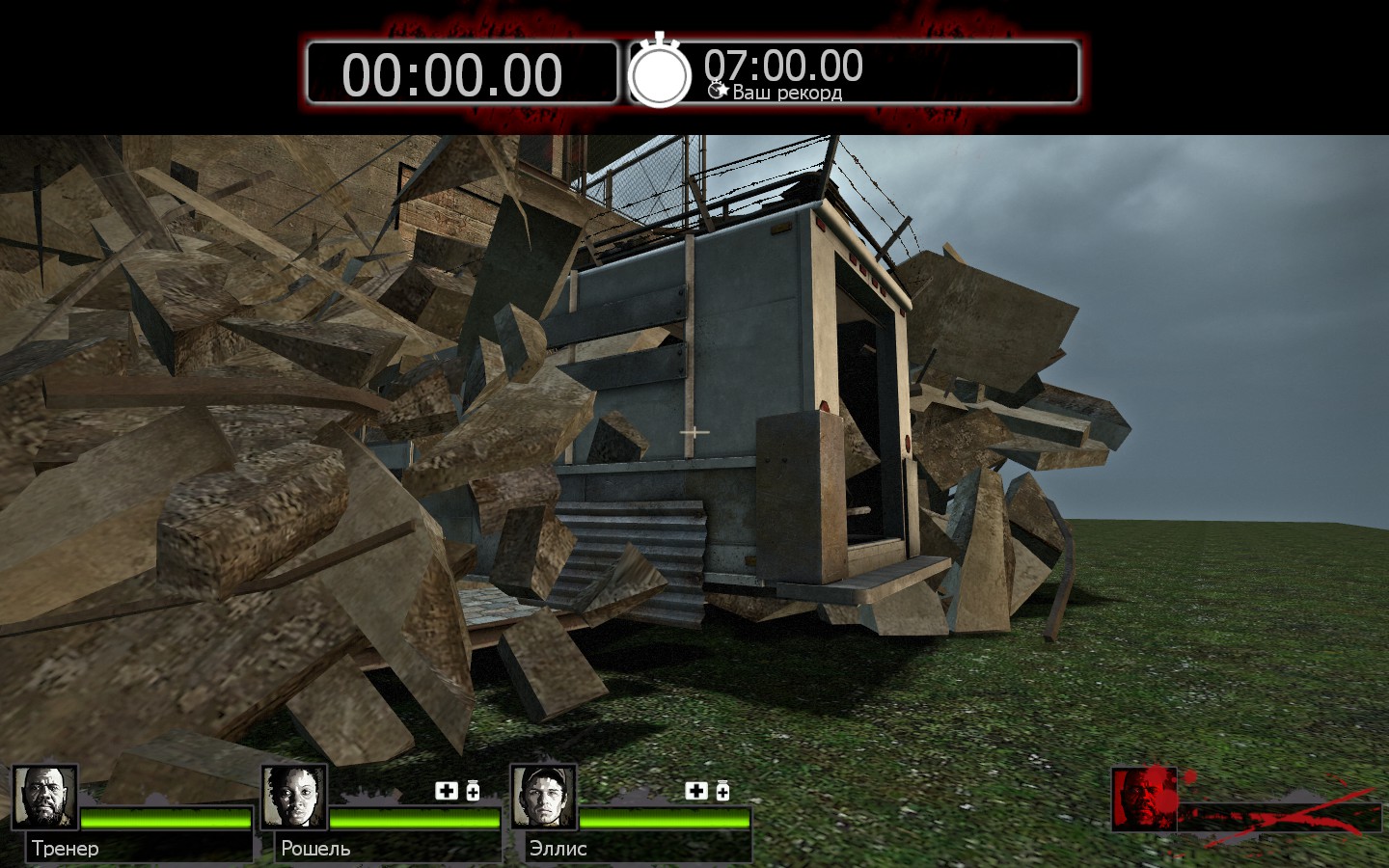Select Рошель's survivor portrait

coord(293,798)
